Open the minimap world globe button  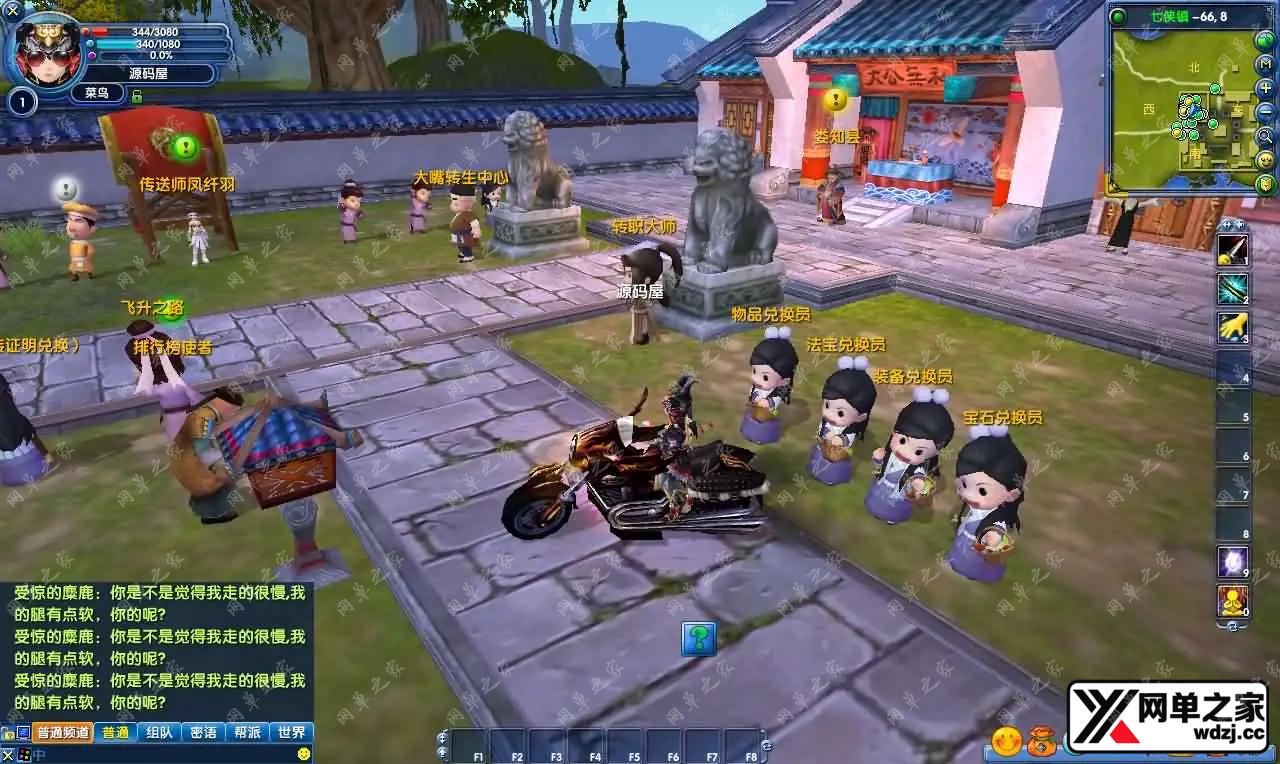pos(1265,41)
